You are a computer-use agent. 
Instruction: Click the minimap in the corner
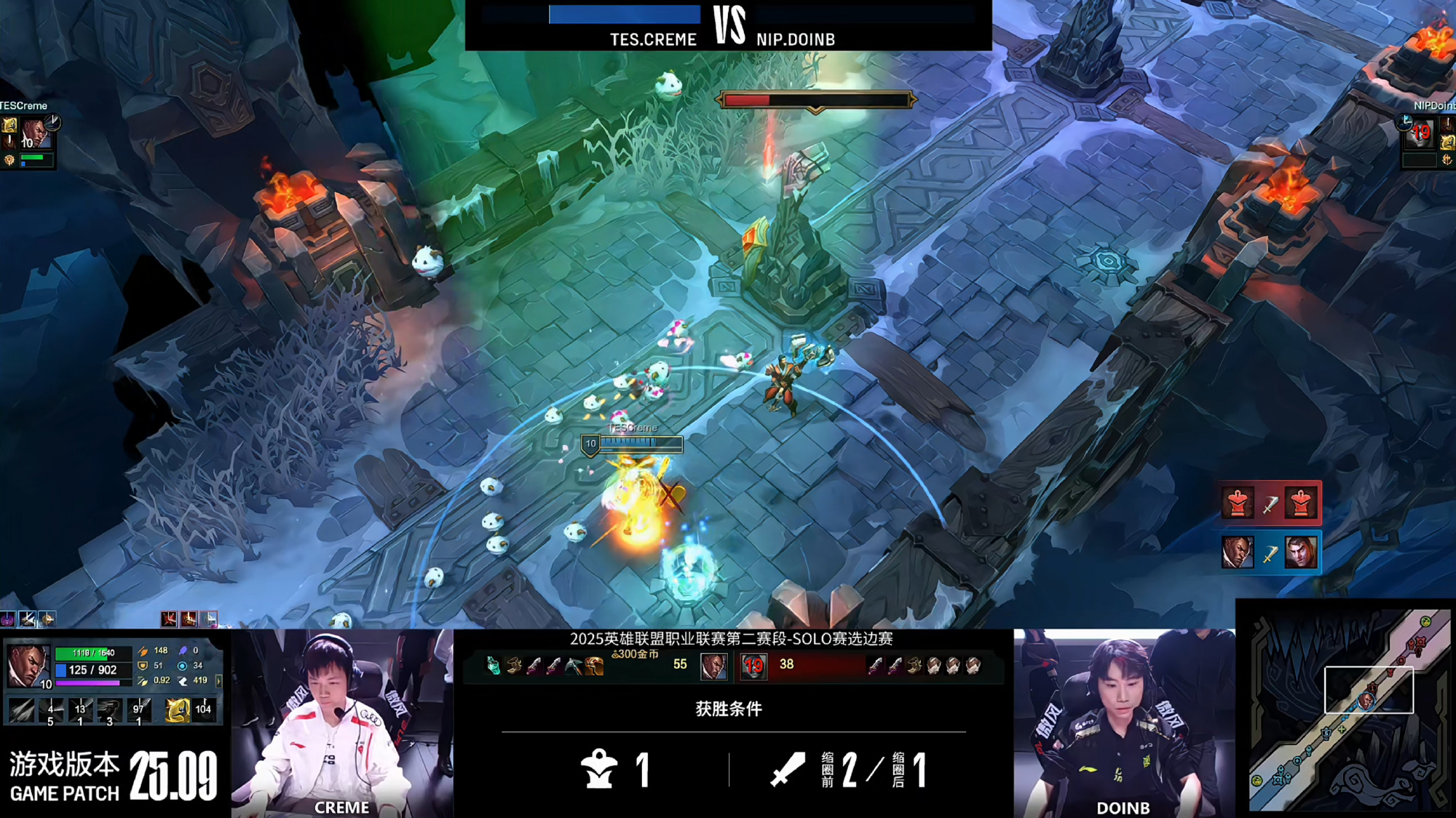tap(1349, 709)
